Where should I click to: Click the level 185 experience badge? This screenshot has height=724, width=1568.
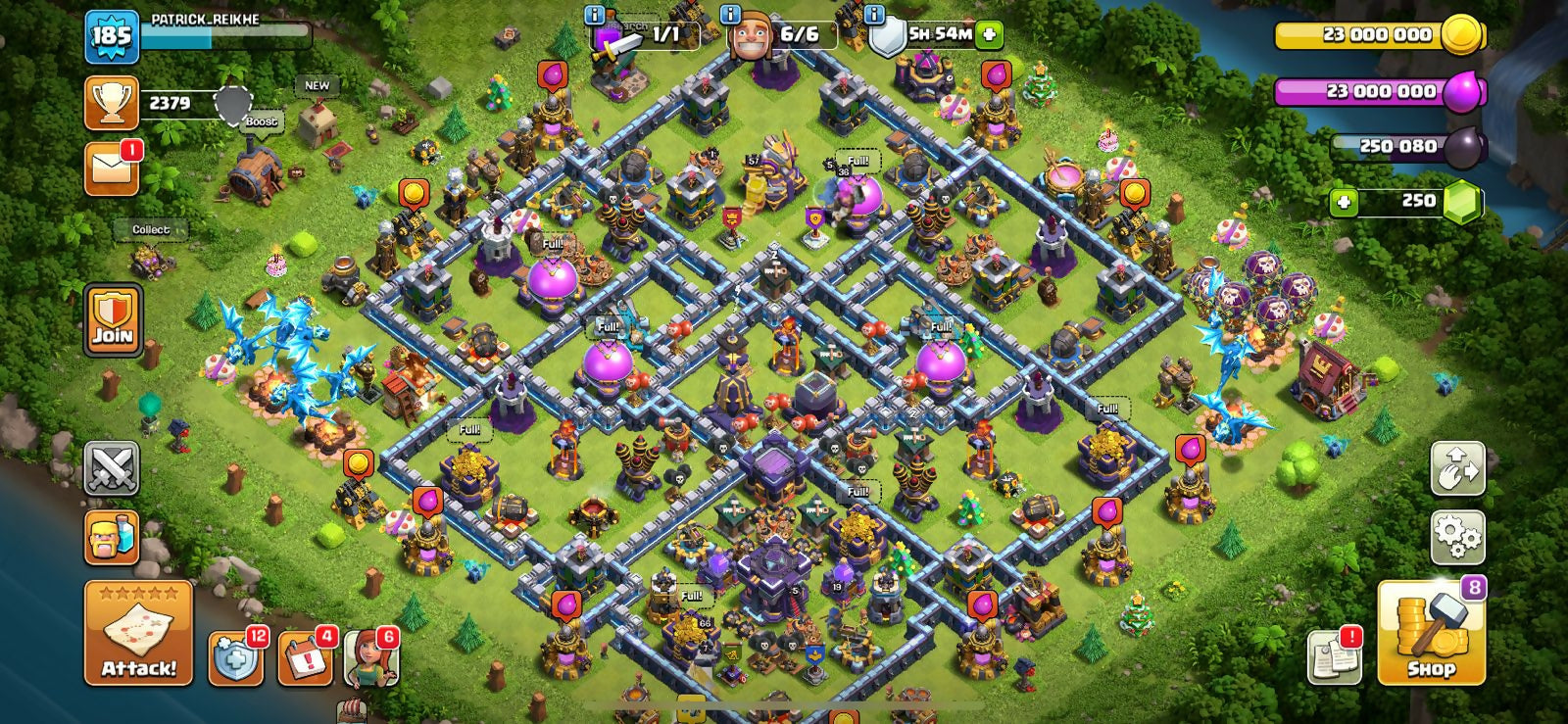(111, 36)
